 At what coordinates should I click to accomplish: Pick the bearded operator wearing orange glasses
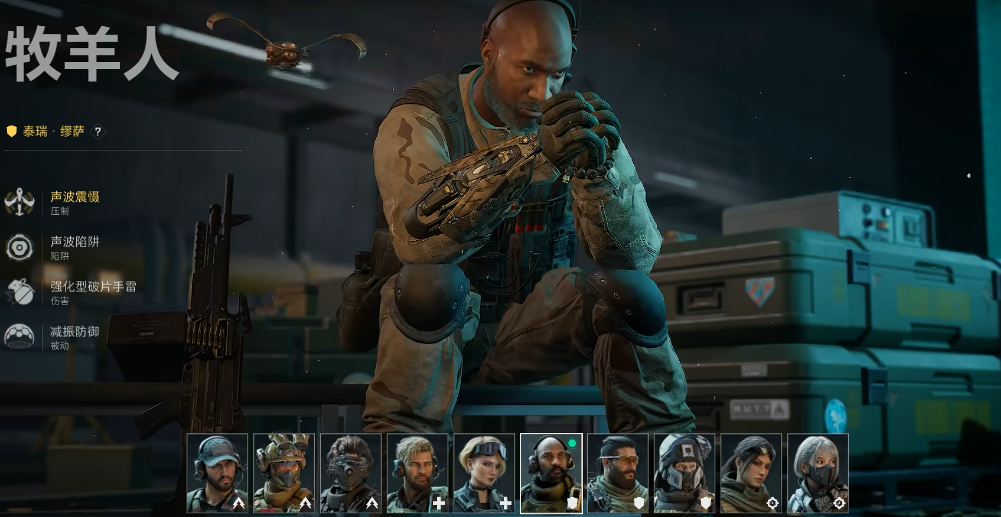[618, 473]
